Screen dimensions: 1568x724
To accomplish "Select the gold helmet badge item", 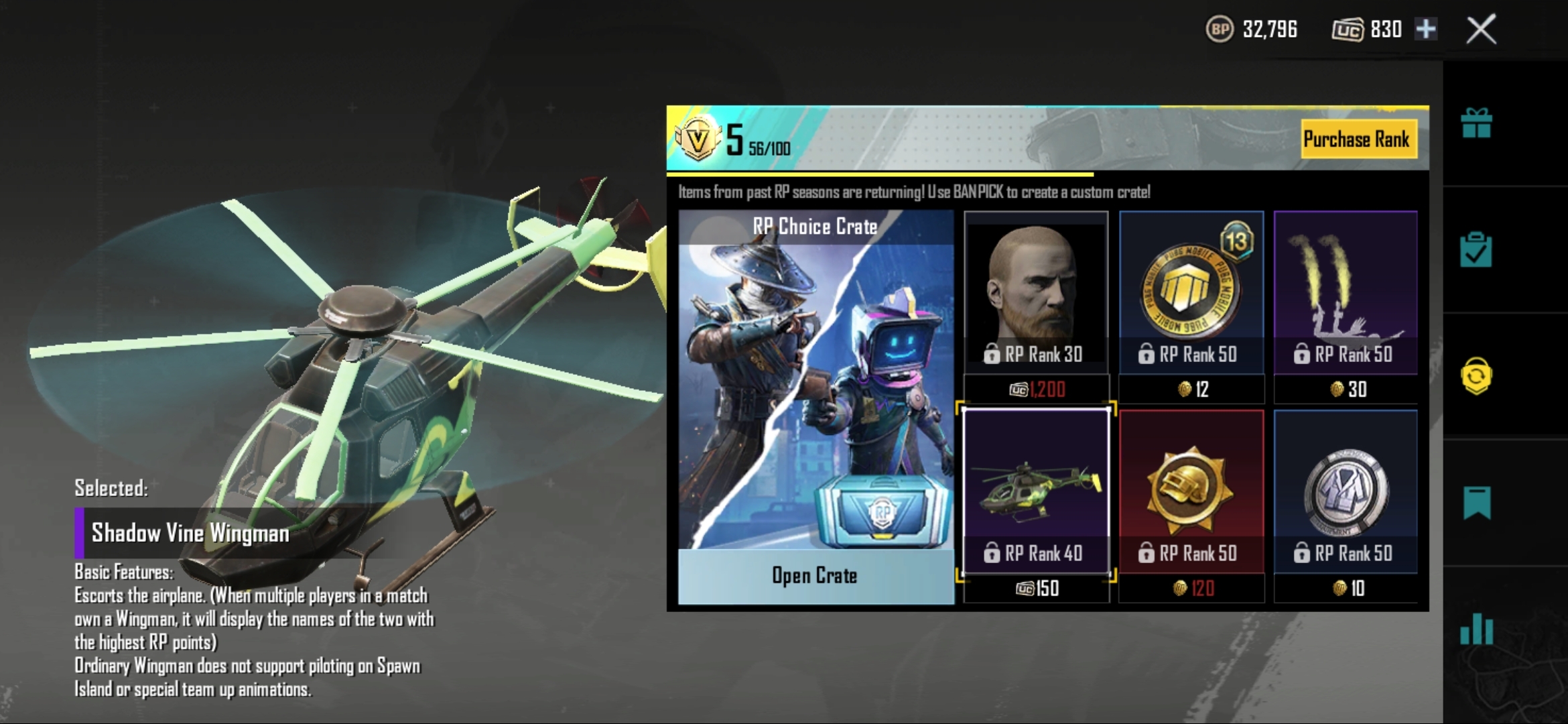I will click(1191, 491).
